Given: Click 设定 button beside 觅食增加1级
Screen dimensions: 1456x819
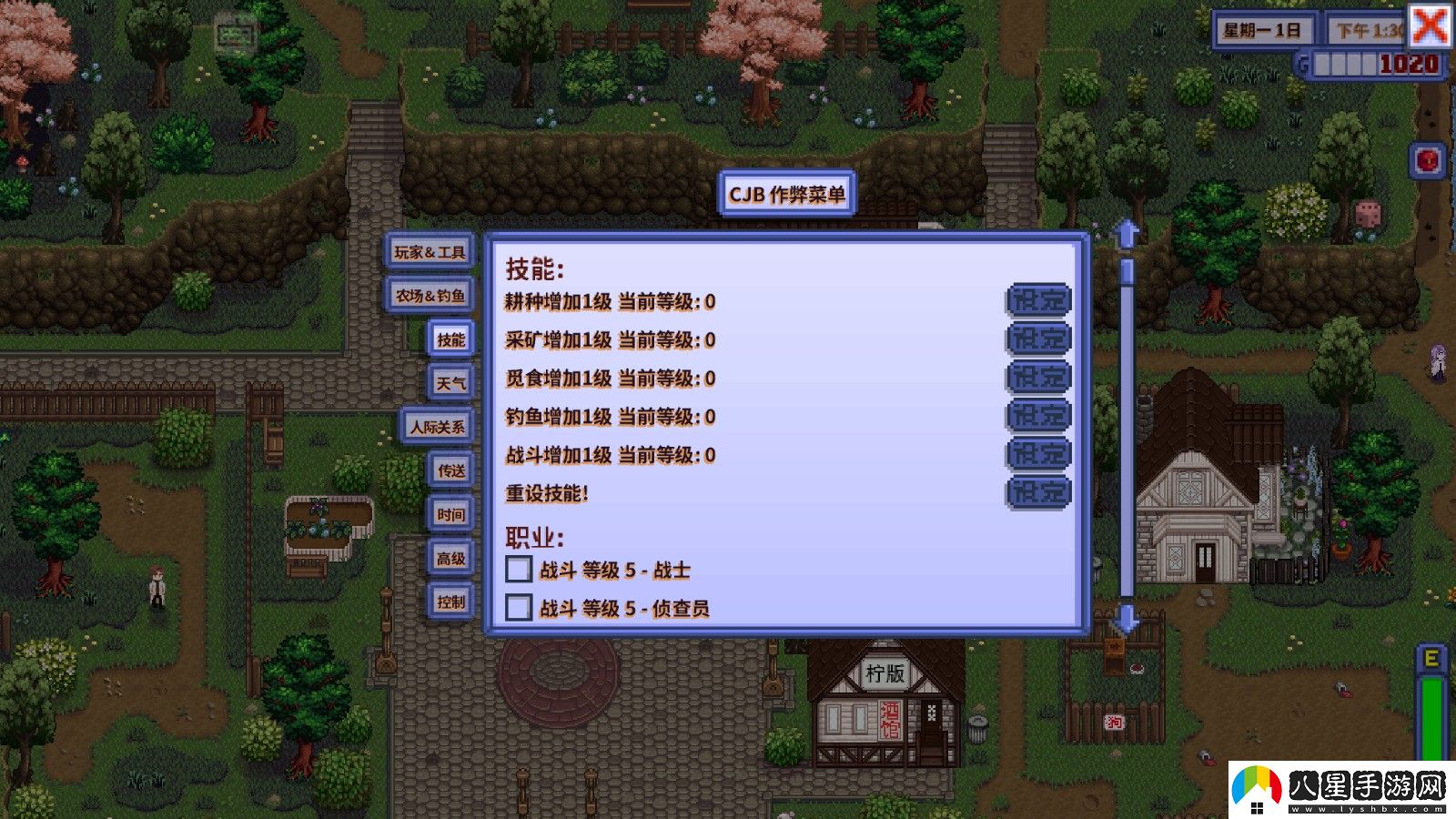Looking at the screenshot, I should tap(1038, 378).
